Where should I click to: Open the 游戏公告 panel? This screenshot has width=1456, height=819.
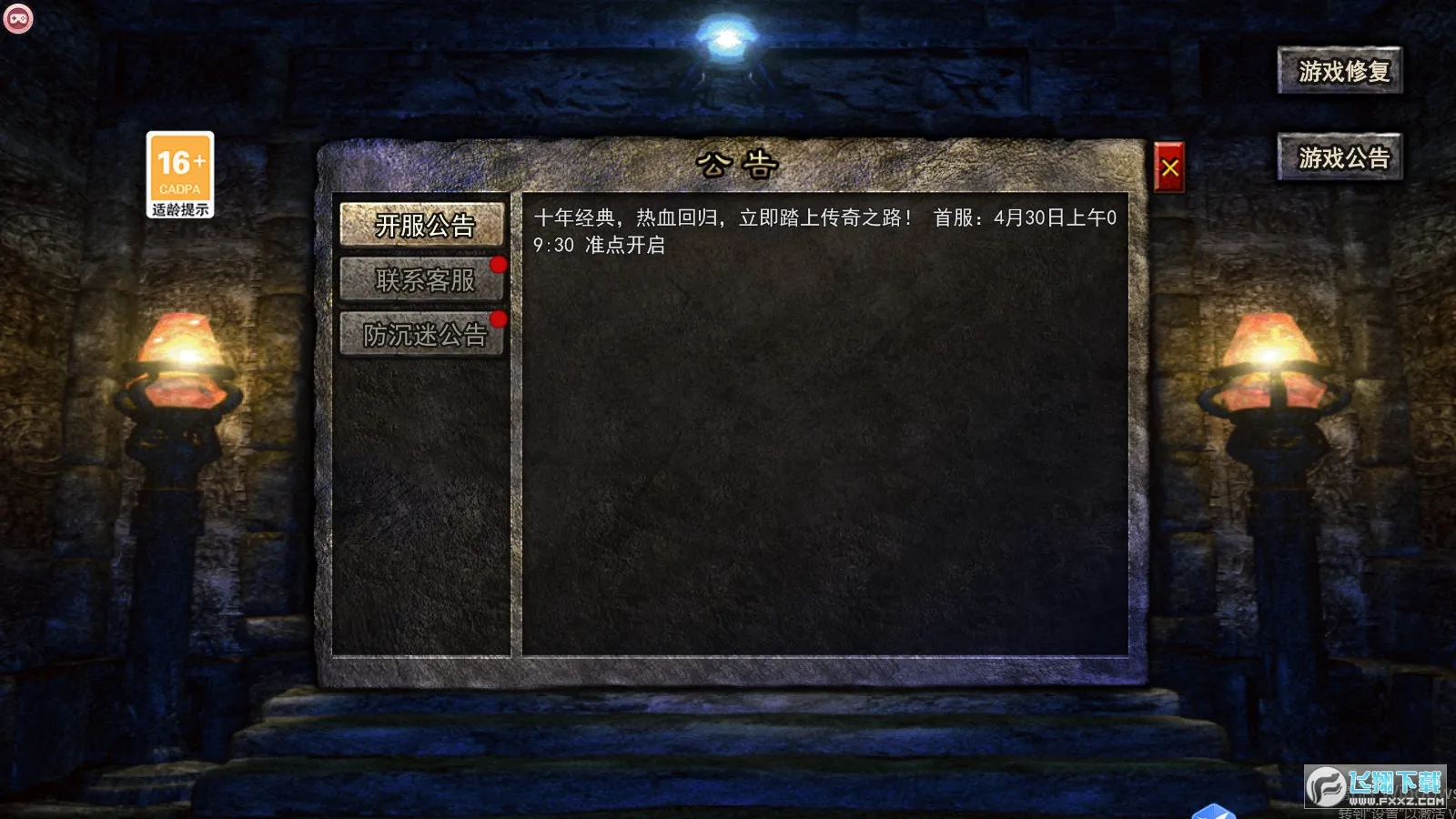click(x=1340, y=157)
